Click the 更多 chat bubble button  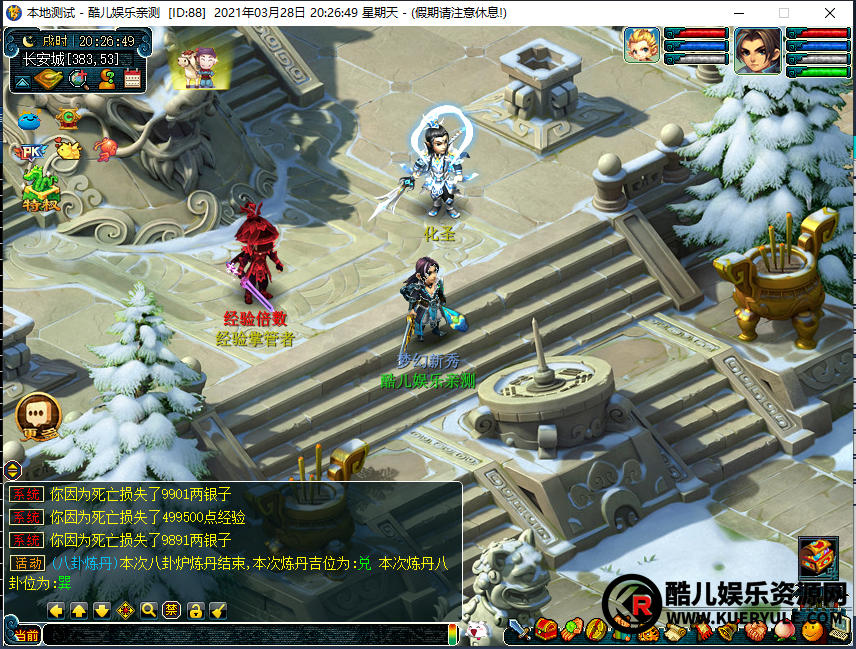[39, 415]
